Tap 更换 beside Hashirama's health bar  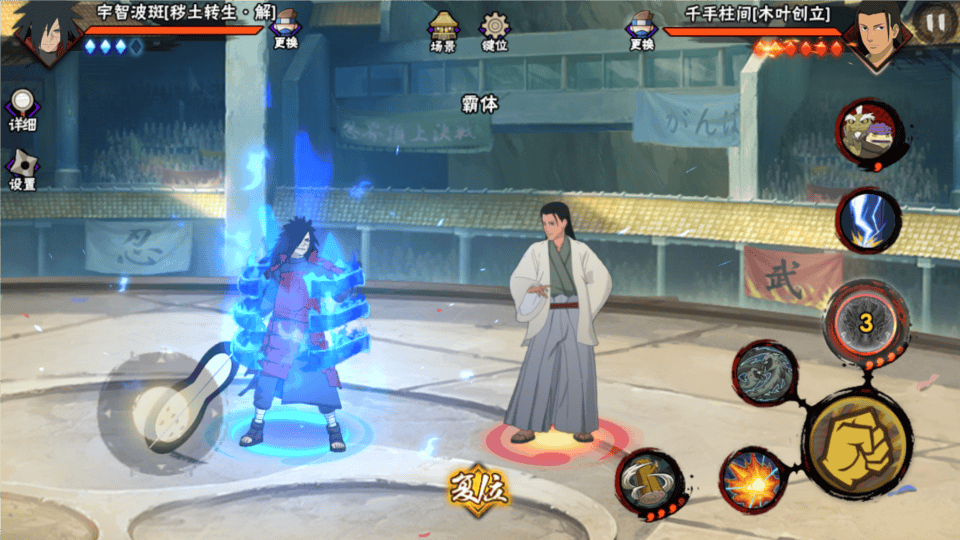tap(641, 30)
